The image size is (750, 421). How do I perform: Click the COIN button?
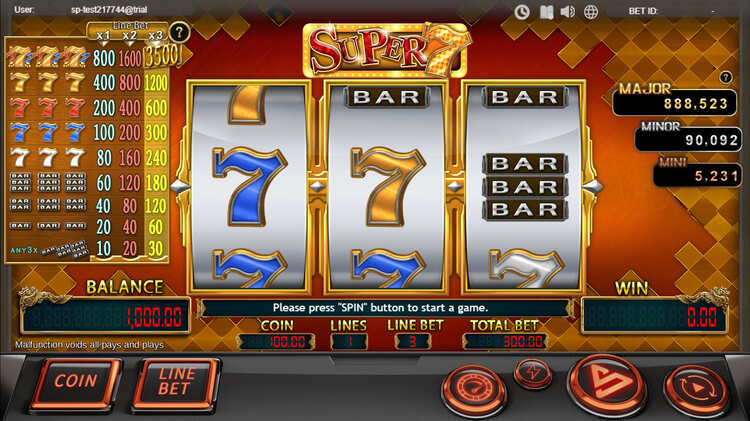point(75,382)
